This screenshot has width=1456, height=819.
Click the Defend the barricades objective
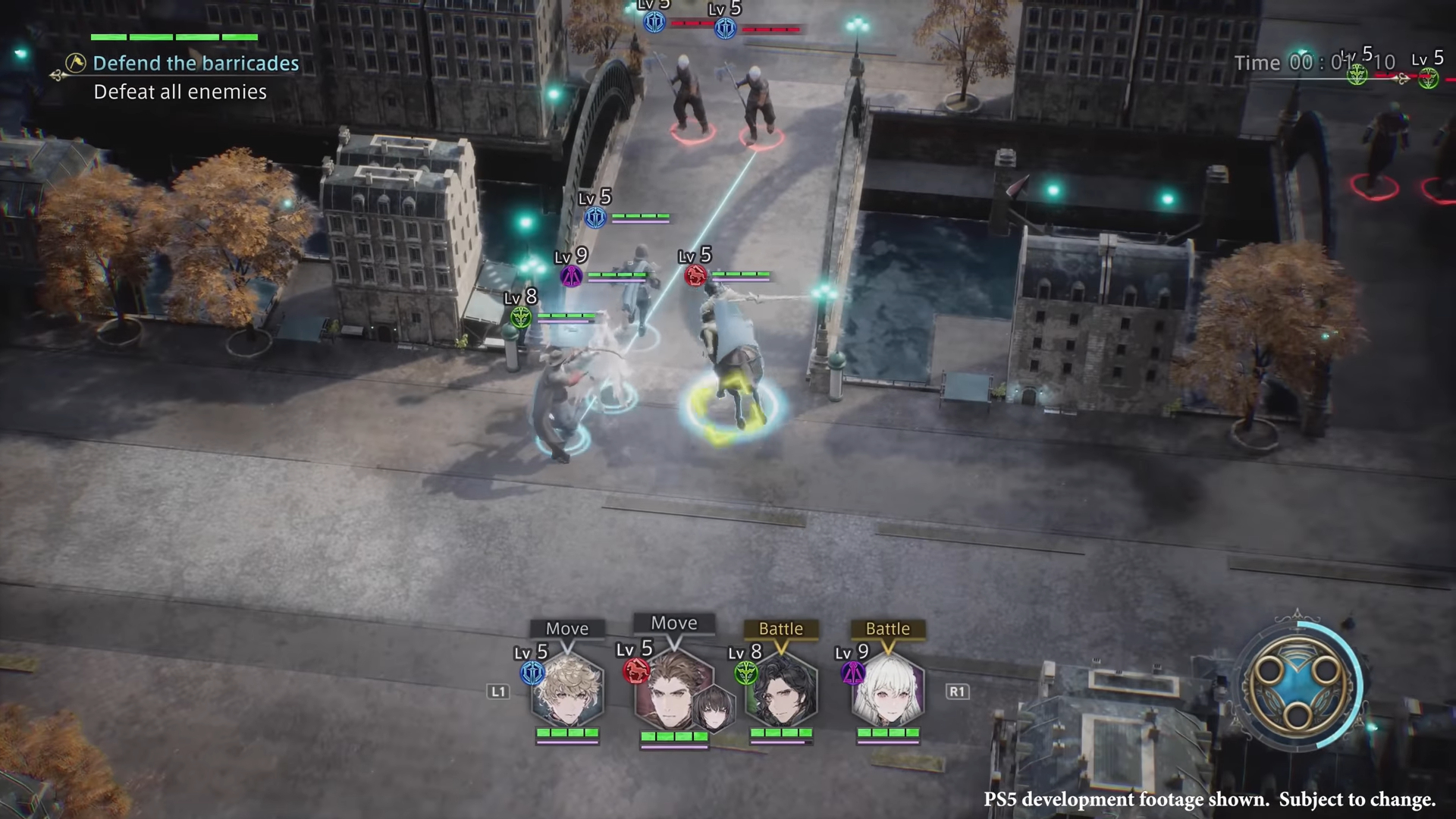(x=195, y=64)
